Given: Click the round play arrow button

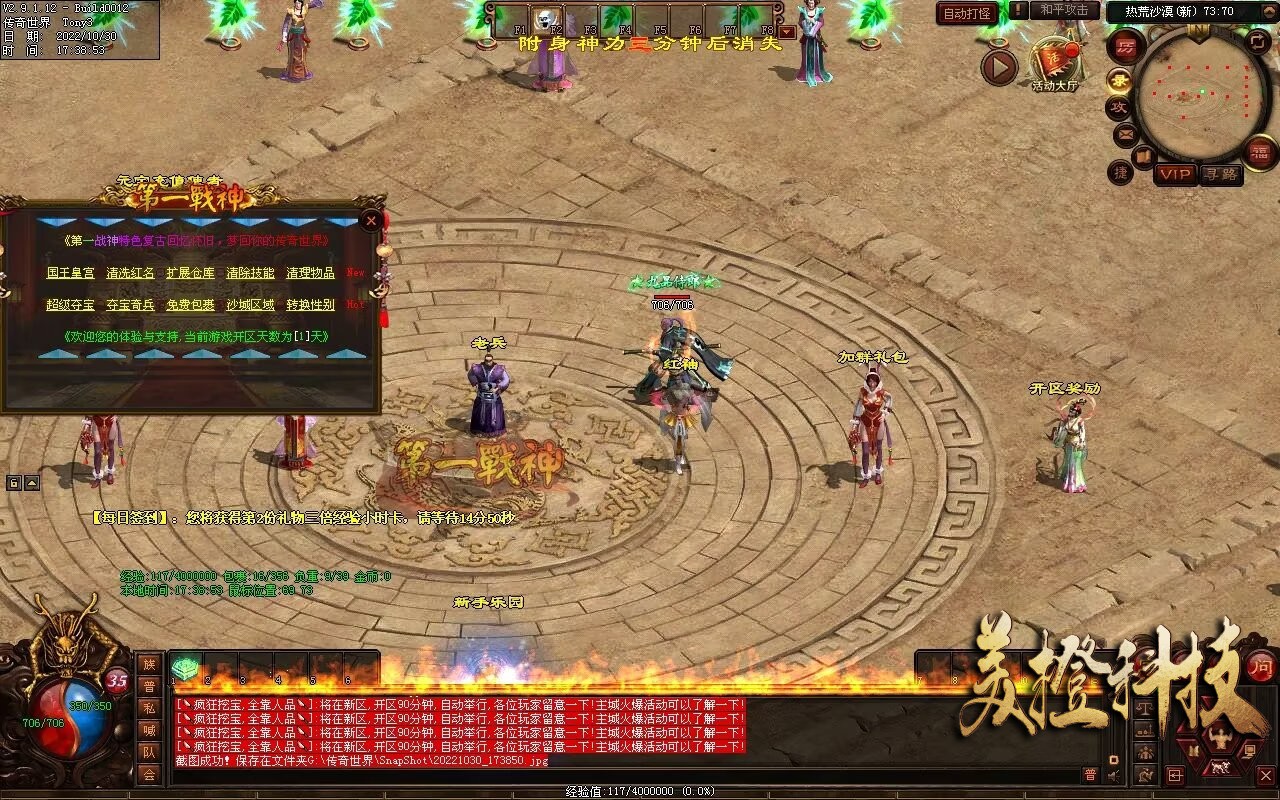Looking at the screenshot, I should coord(998,68).
